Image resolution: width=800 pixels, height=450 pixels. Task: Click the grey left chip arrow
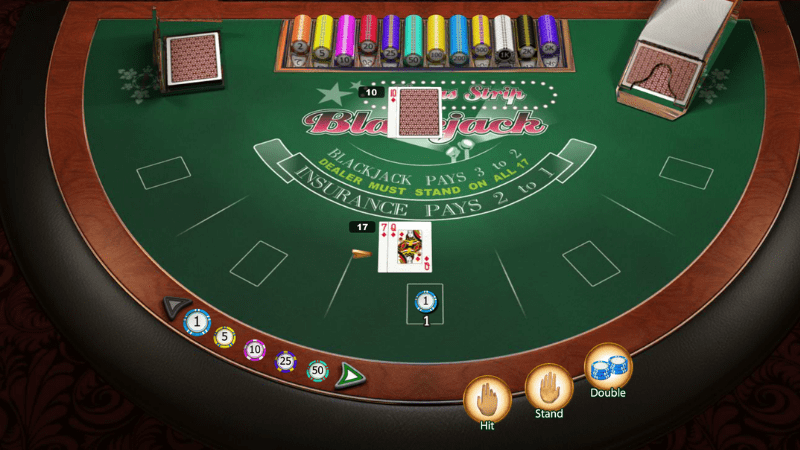(x=176, y=304)
